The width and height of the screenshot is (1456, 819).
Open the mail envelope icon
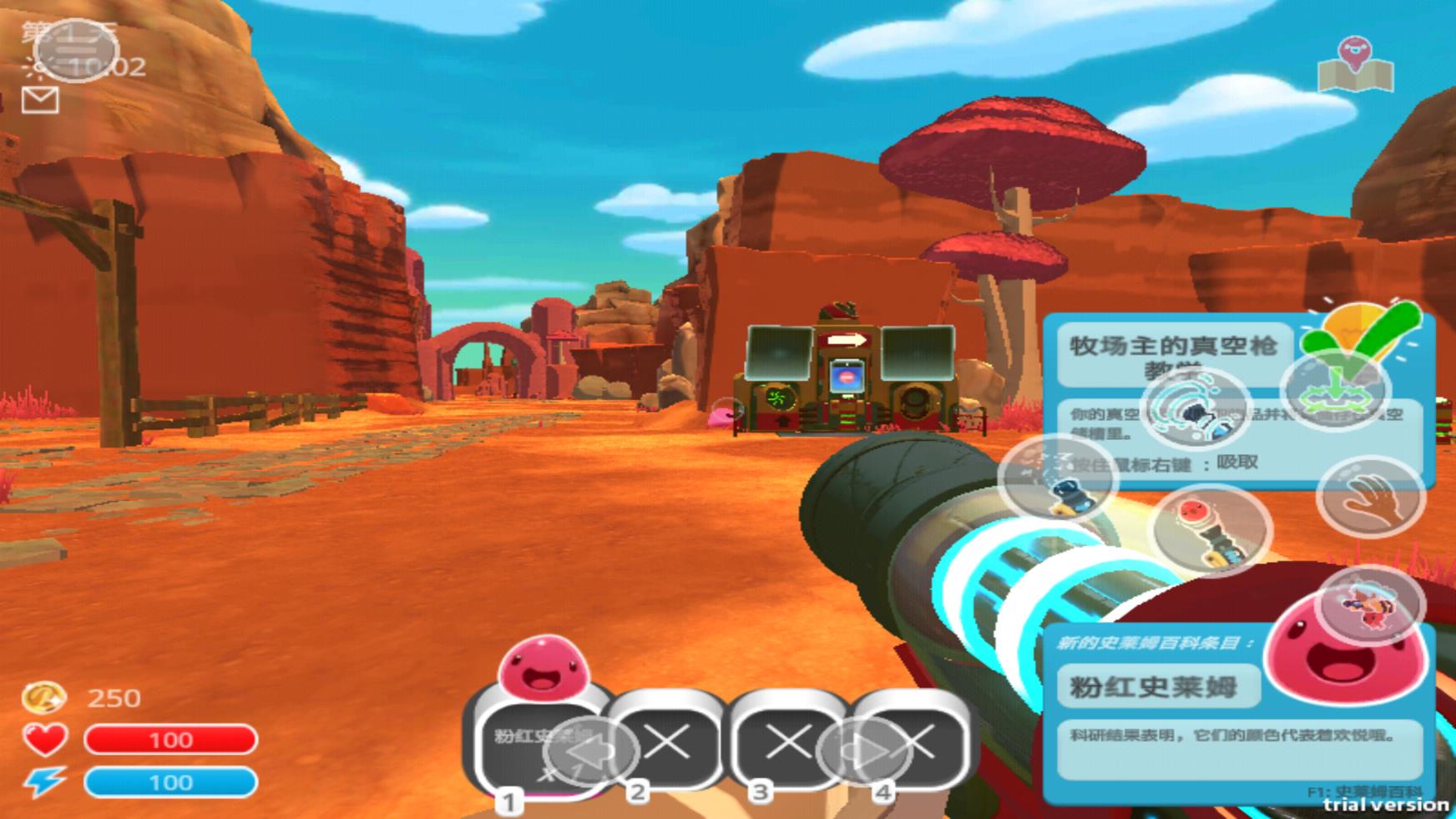(x=39, y=100)
